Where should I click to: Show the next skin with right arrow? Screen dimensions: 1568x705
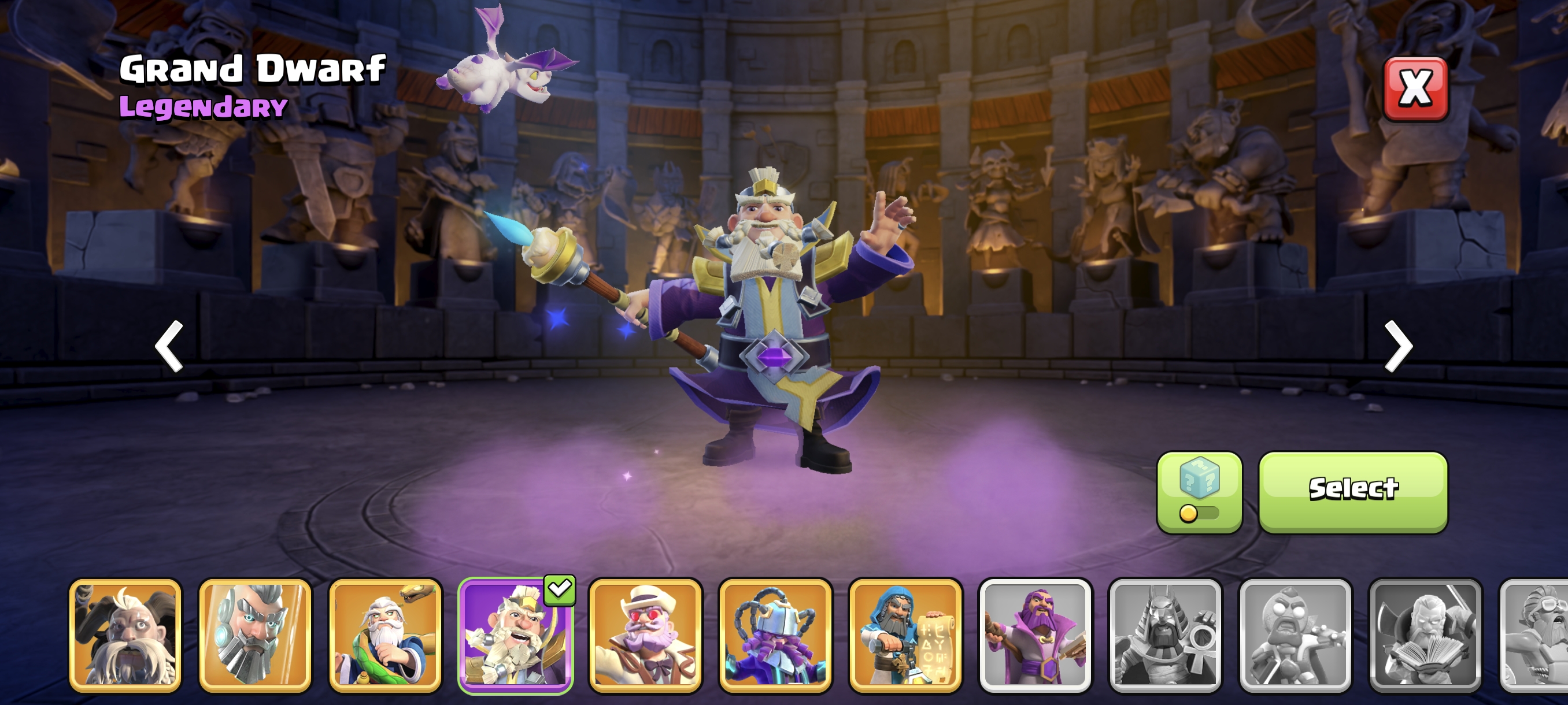click(1397, 345)
